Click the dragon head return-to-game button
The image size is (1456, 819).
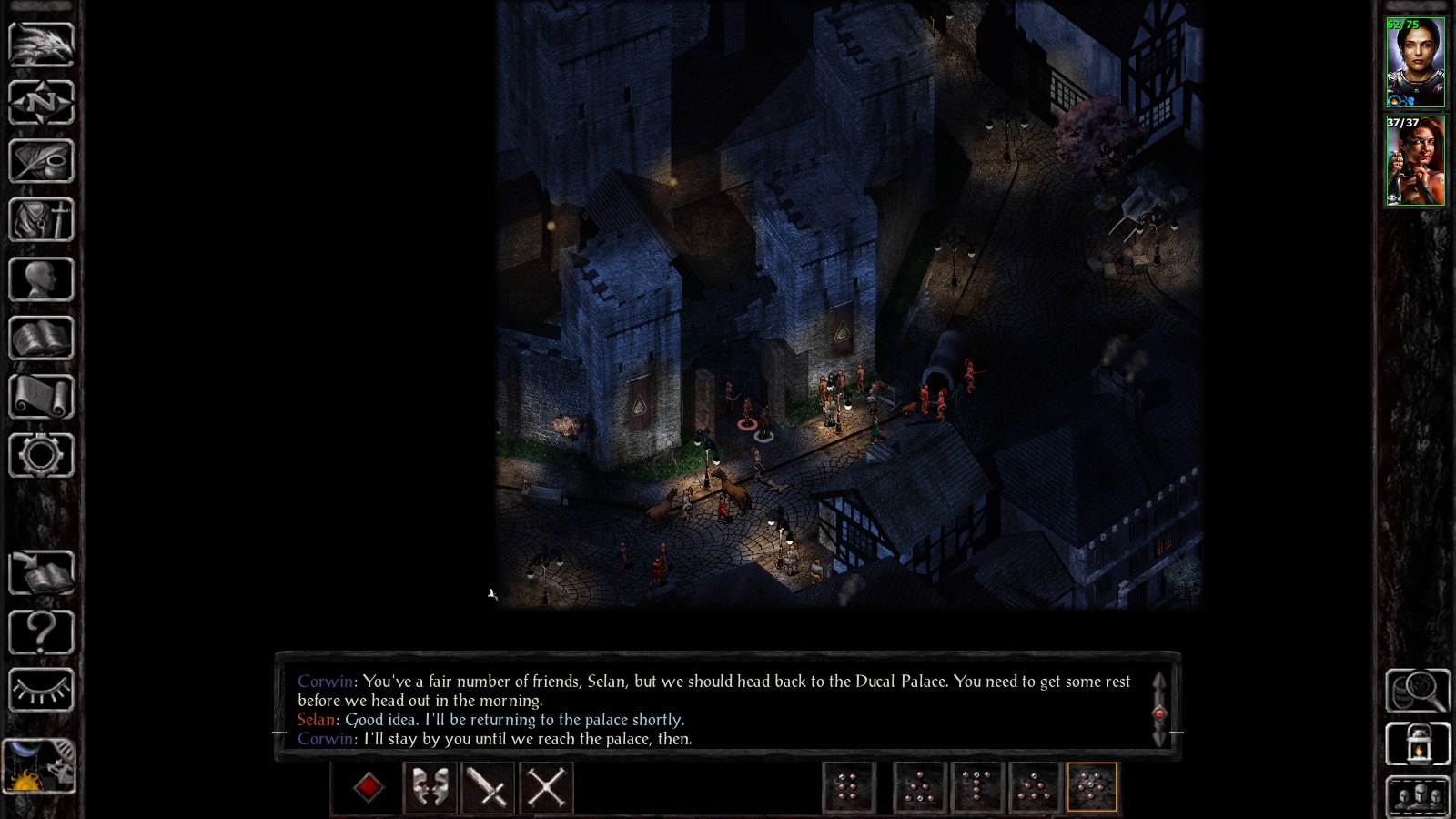(x=41, y=43)
